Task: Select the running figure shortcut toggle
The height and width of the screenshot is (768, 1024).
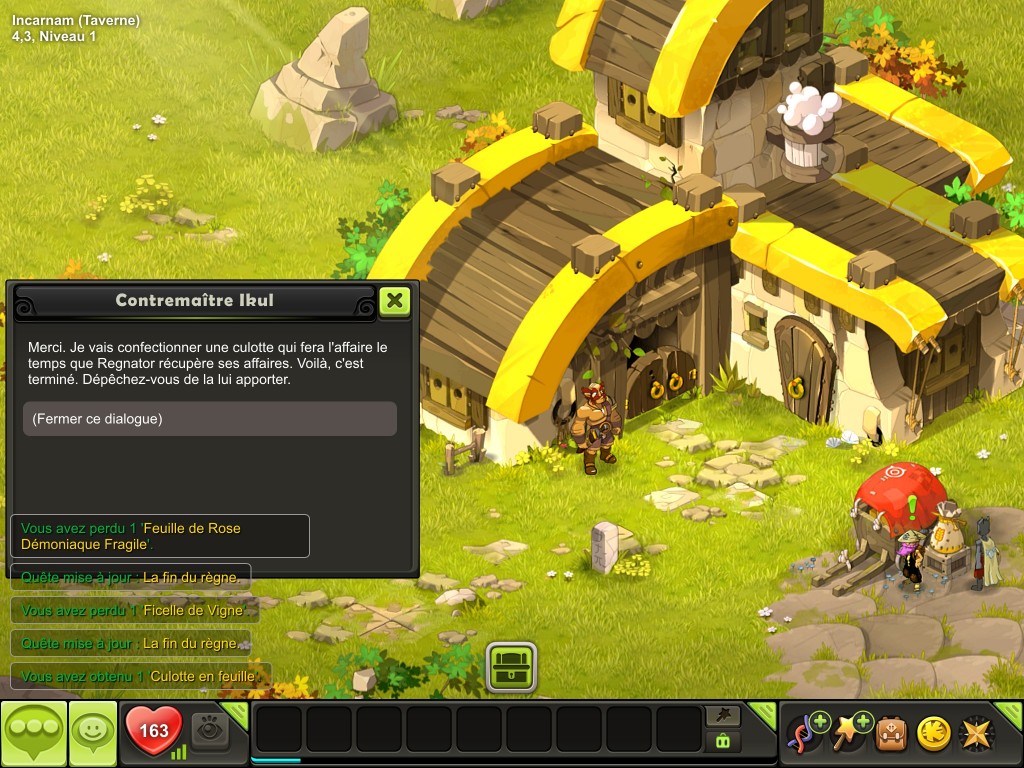Action: point(722,715)
